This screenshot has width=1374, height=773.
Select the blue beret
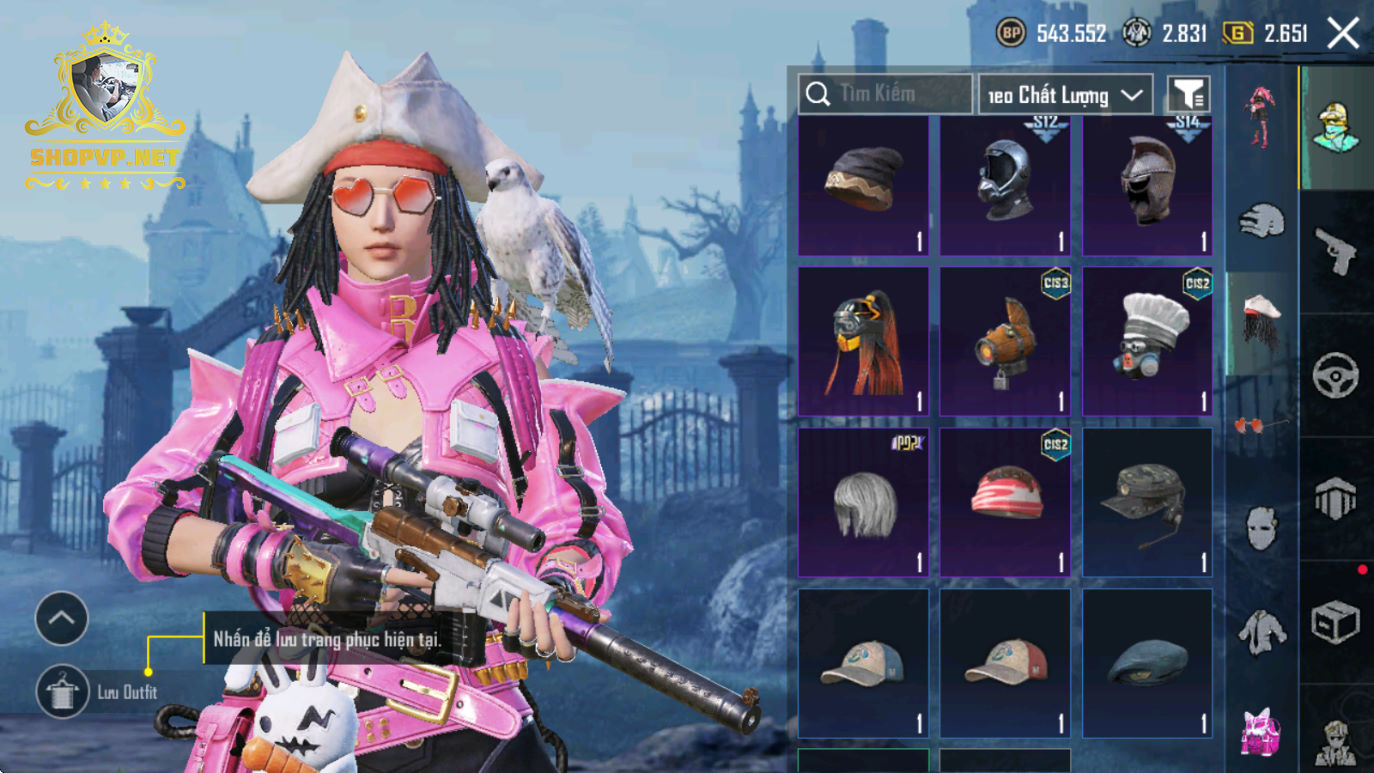[1147, 663]
